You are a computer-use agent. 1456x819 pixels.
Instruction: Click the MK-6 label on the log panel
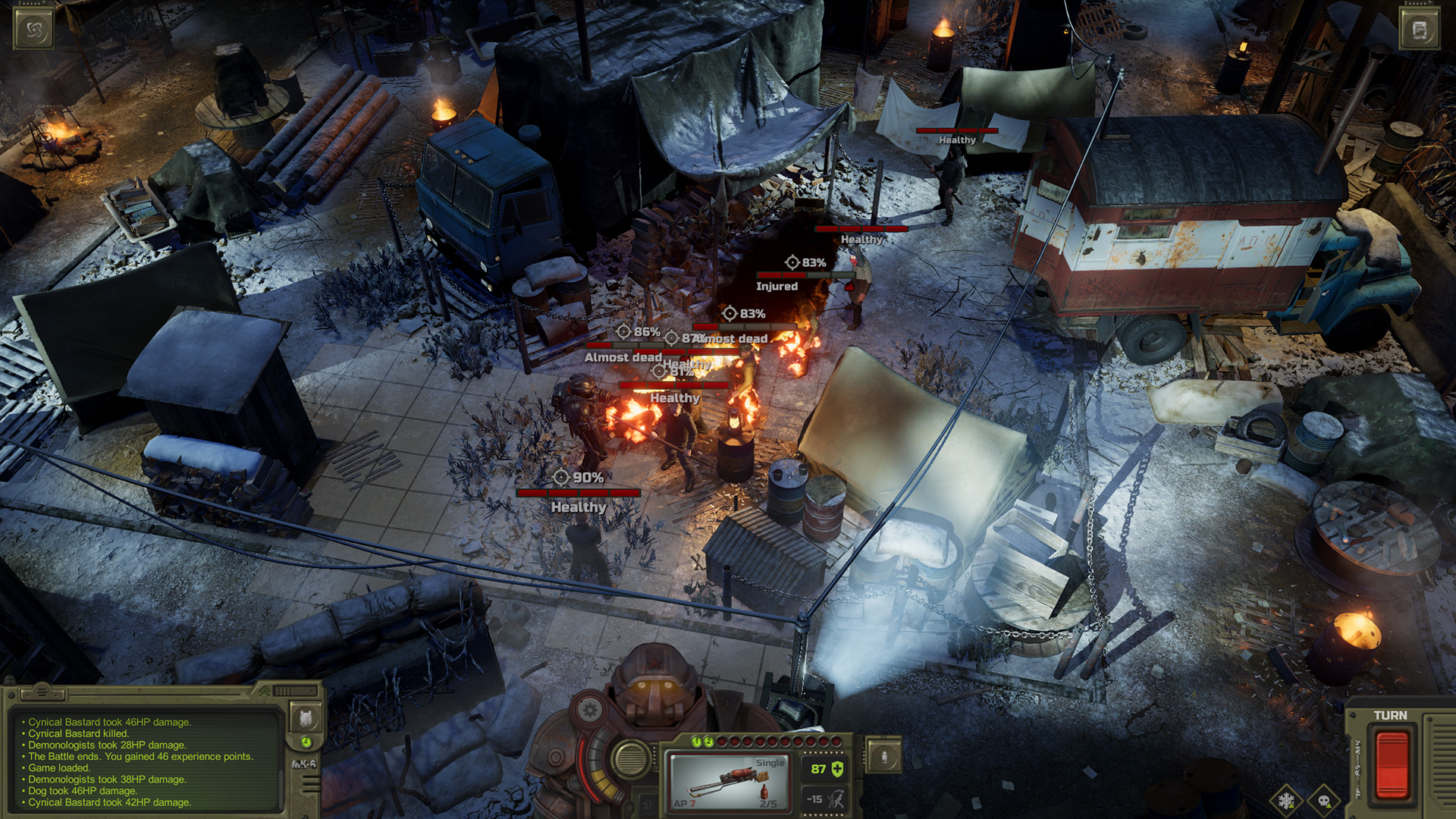pyautogui.click(x=304, y=764)
